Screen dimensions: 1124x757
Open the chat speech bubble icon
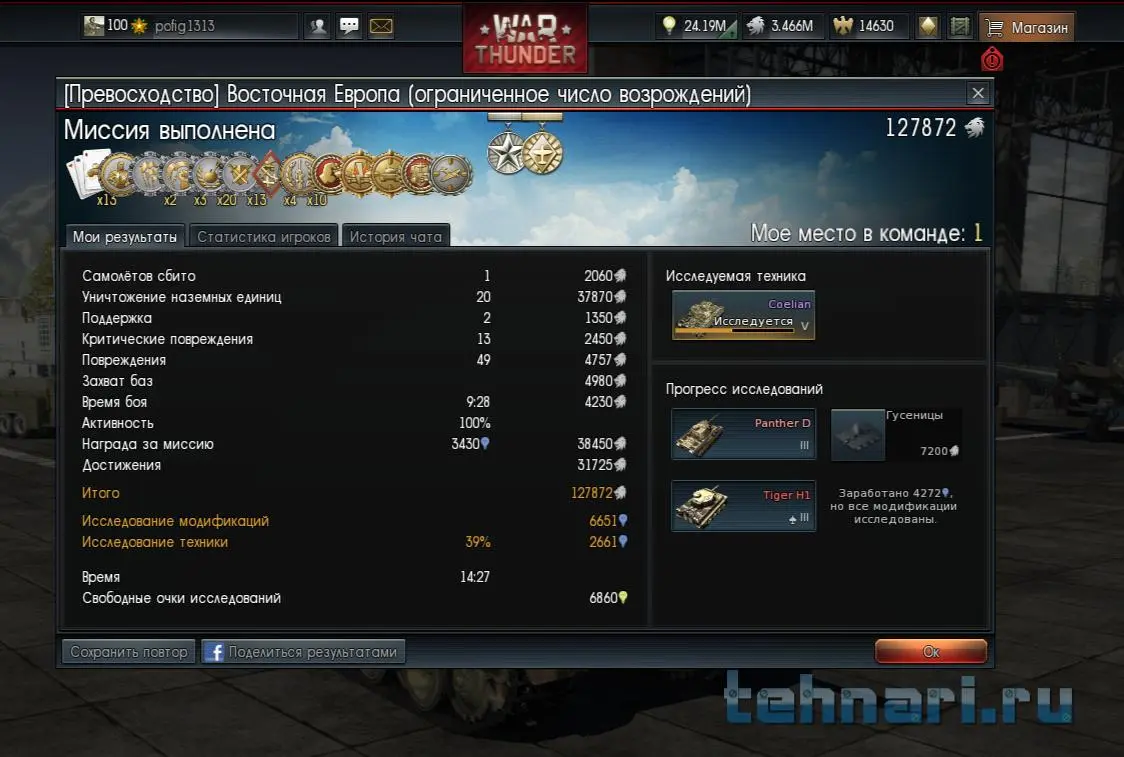click(349, 27)
